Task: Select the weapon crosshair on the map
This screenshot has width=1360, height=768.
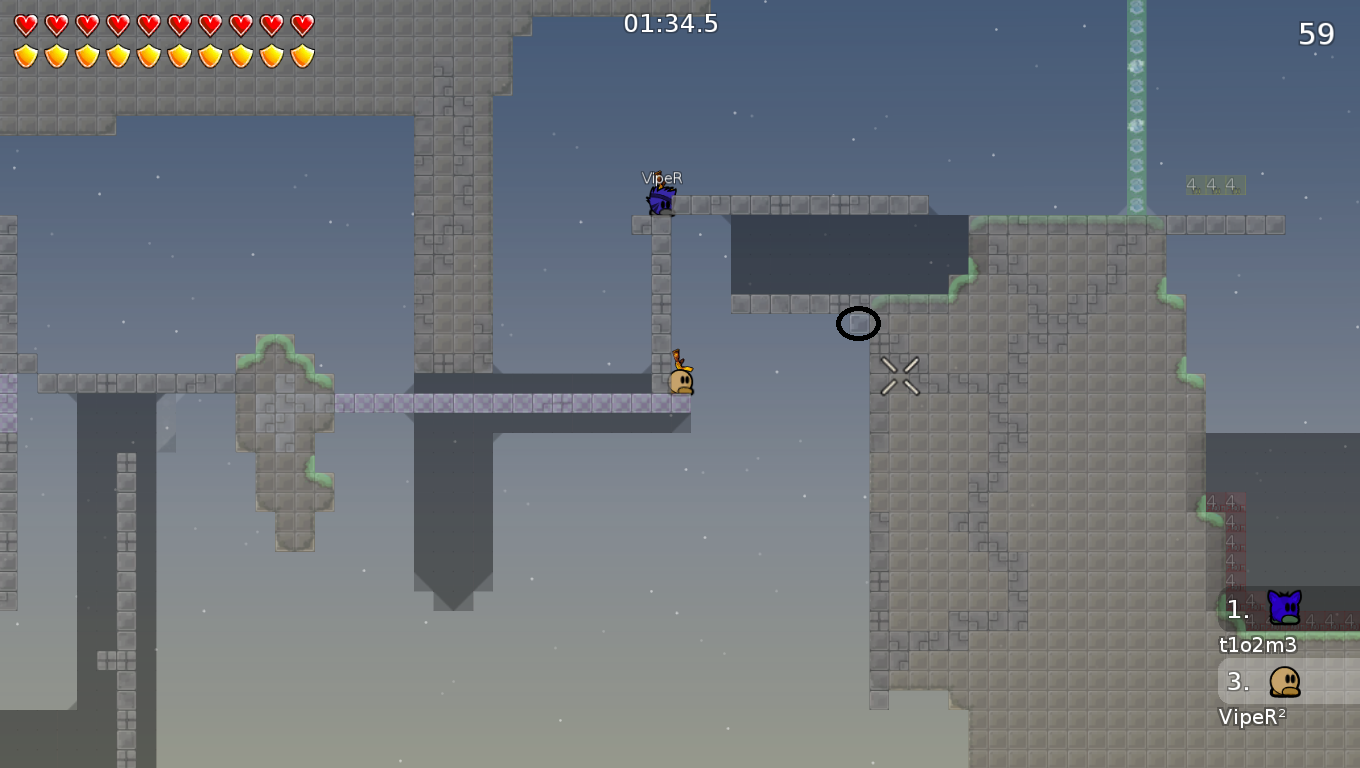Action: click(x=899, y=376)
